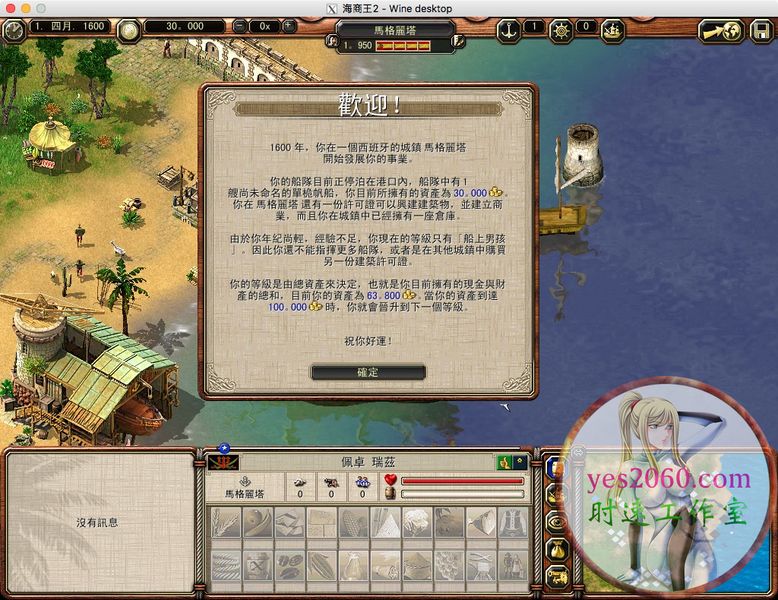This screenshot has width=778, height=600.
Task: Click the eye icon in side panel
Action: 556,522
